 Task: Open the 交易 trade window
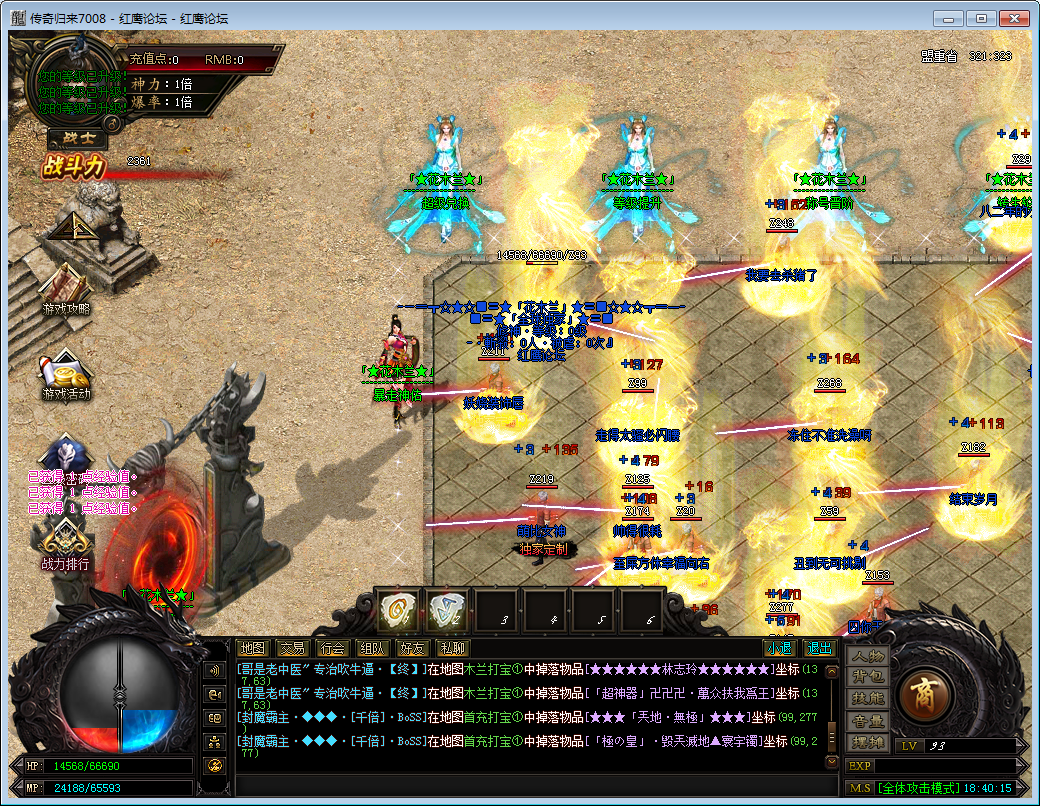(x=291, y=648)
